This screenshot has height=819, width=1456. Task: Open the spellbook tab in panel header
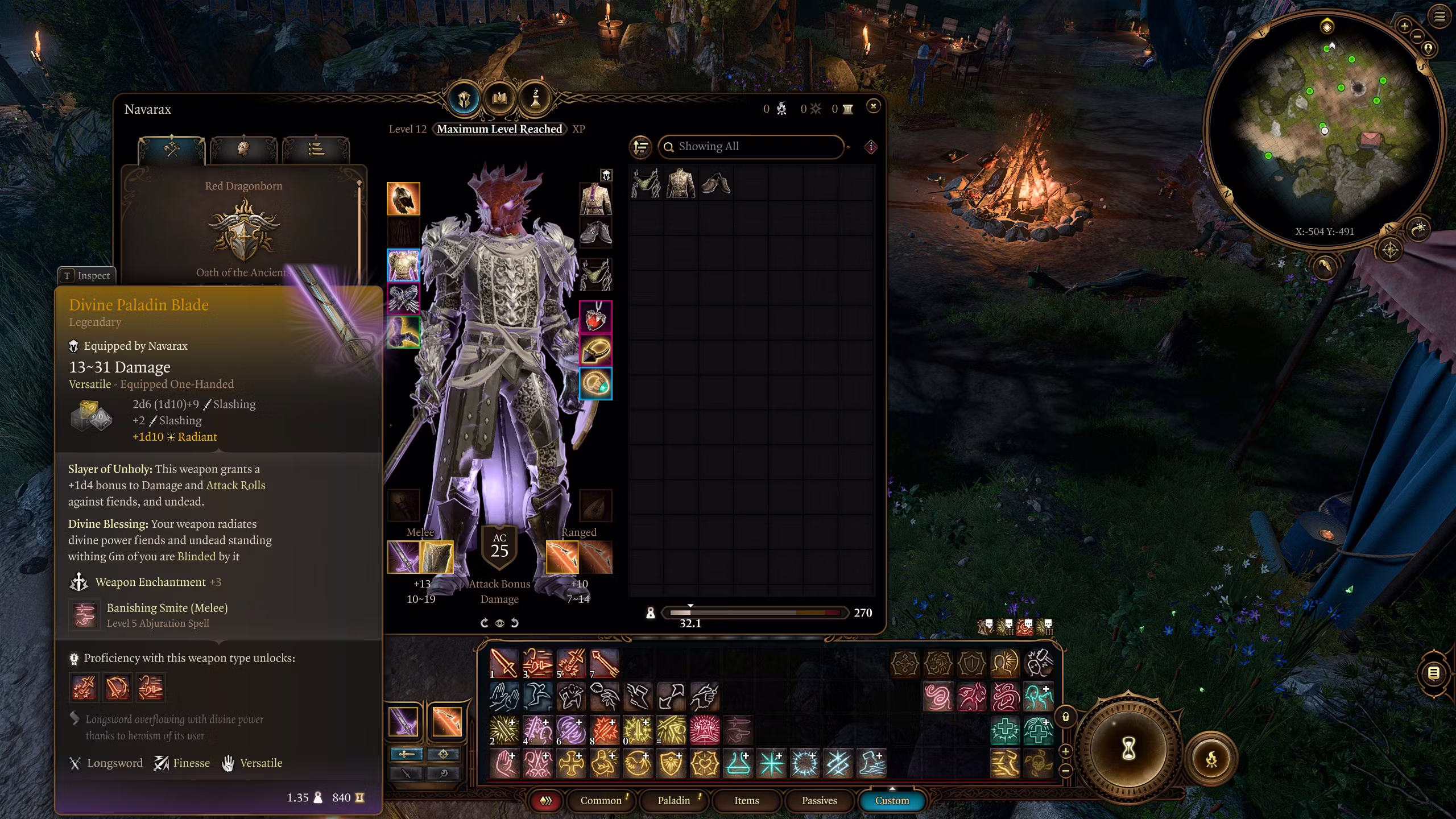[x=499, y=100]
